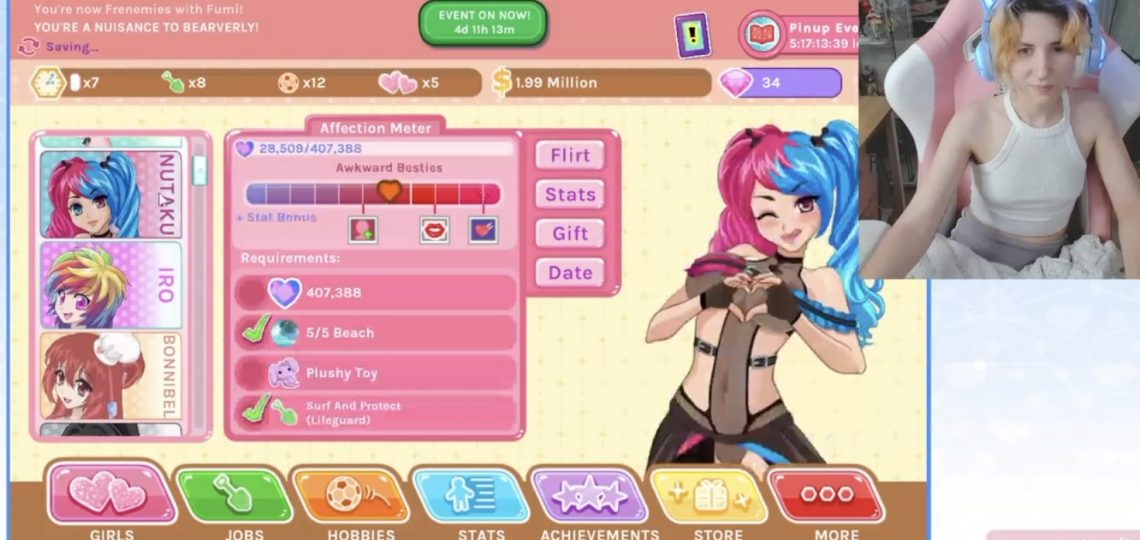Open the purple exclamation alert icon

(x=691, y=35)
